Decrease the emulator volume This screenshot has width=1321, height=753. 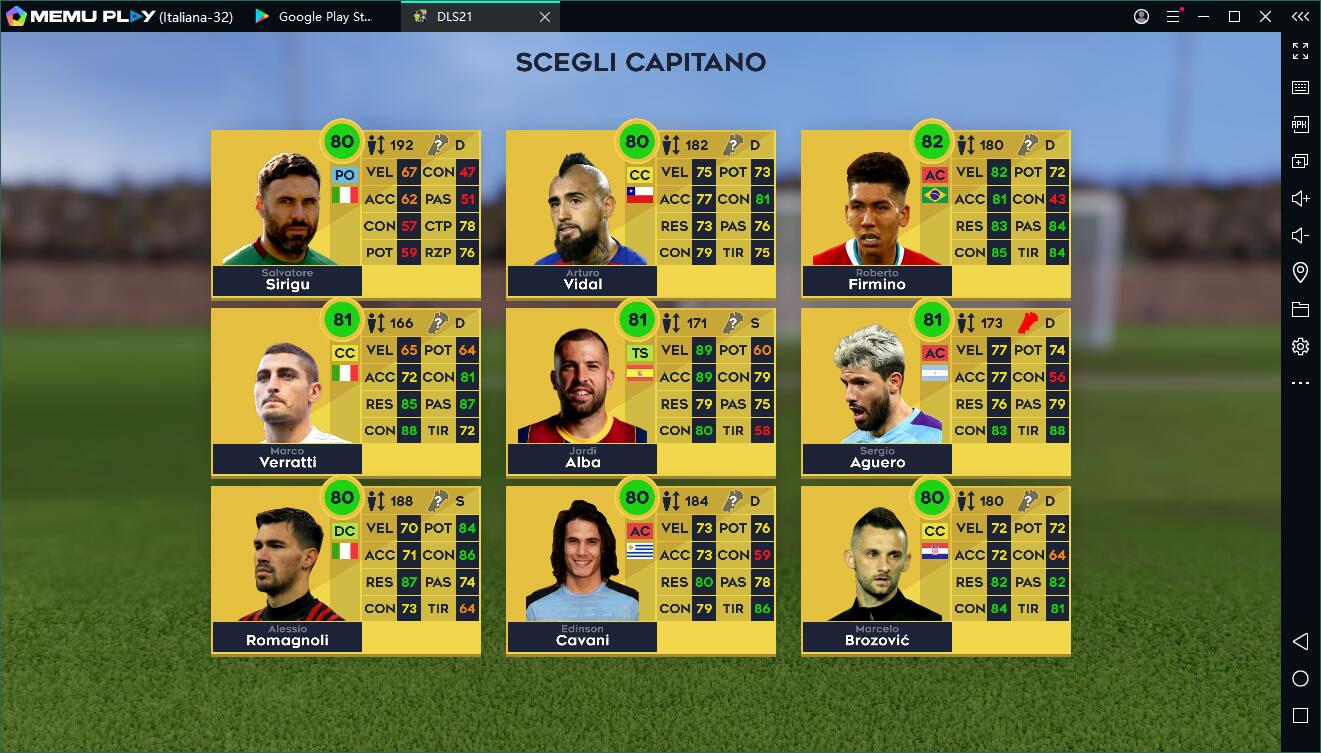[1299, 235]
